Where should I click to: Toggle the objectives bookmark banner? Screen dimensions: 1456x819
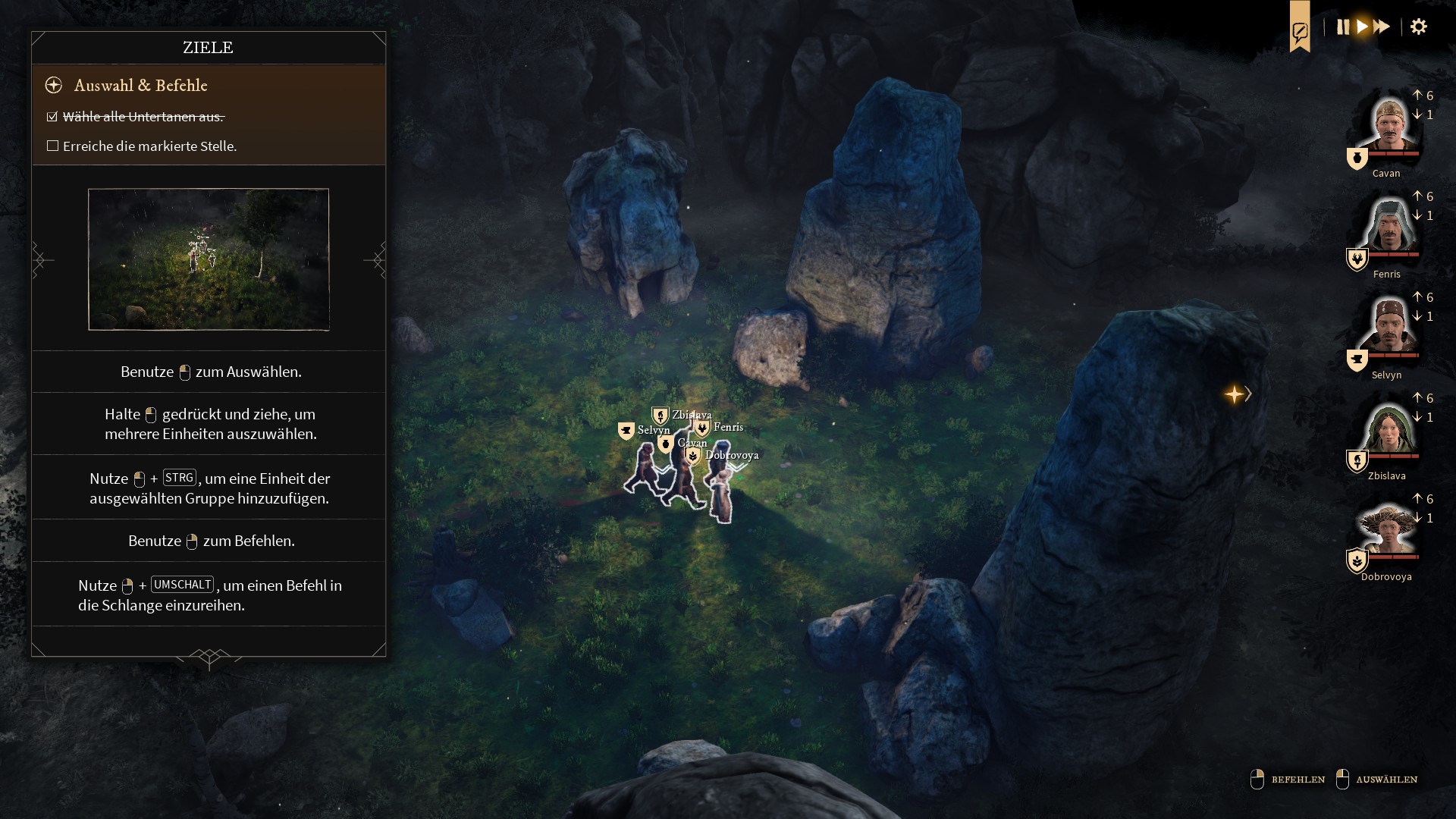click(x=1300, y=30)
